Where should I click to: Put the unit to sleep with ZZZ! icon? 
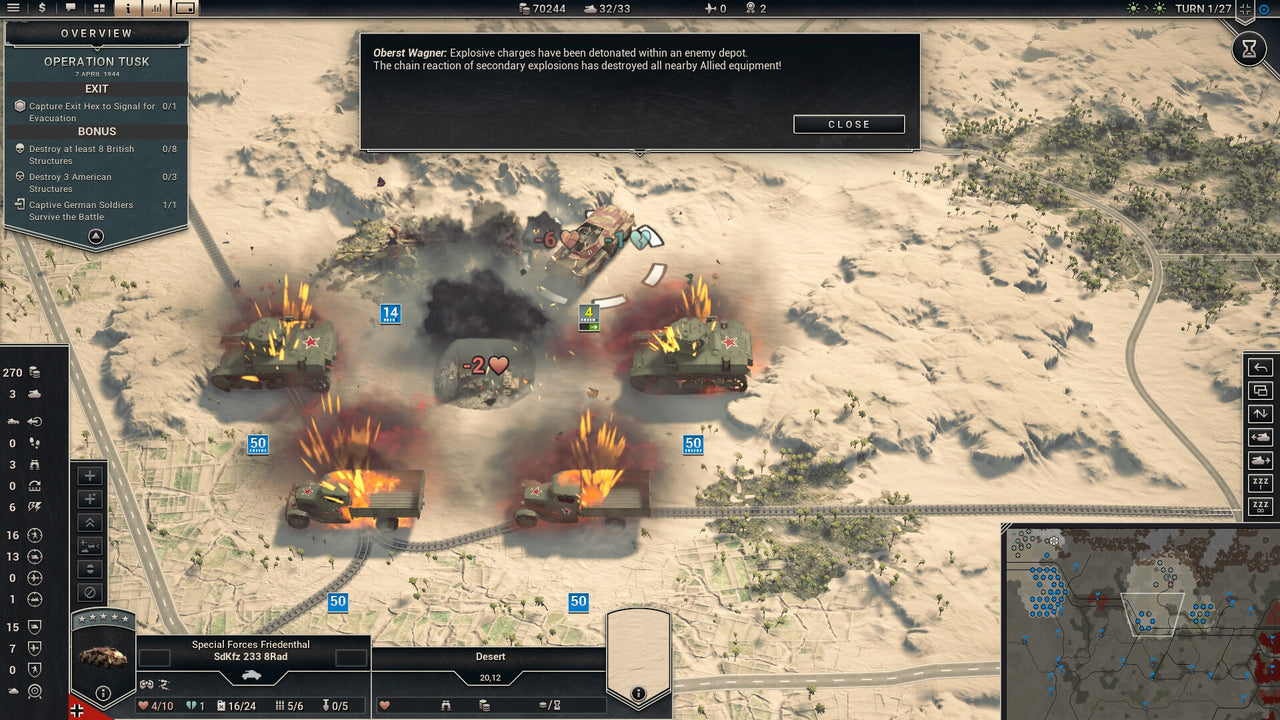point(1261,483)
